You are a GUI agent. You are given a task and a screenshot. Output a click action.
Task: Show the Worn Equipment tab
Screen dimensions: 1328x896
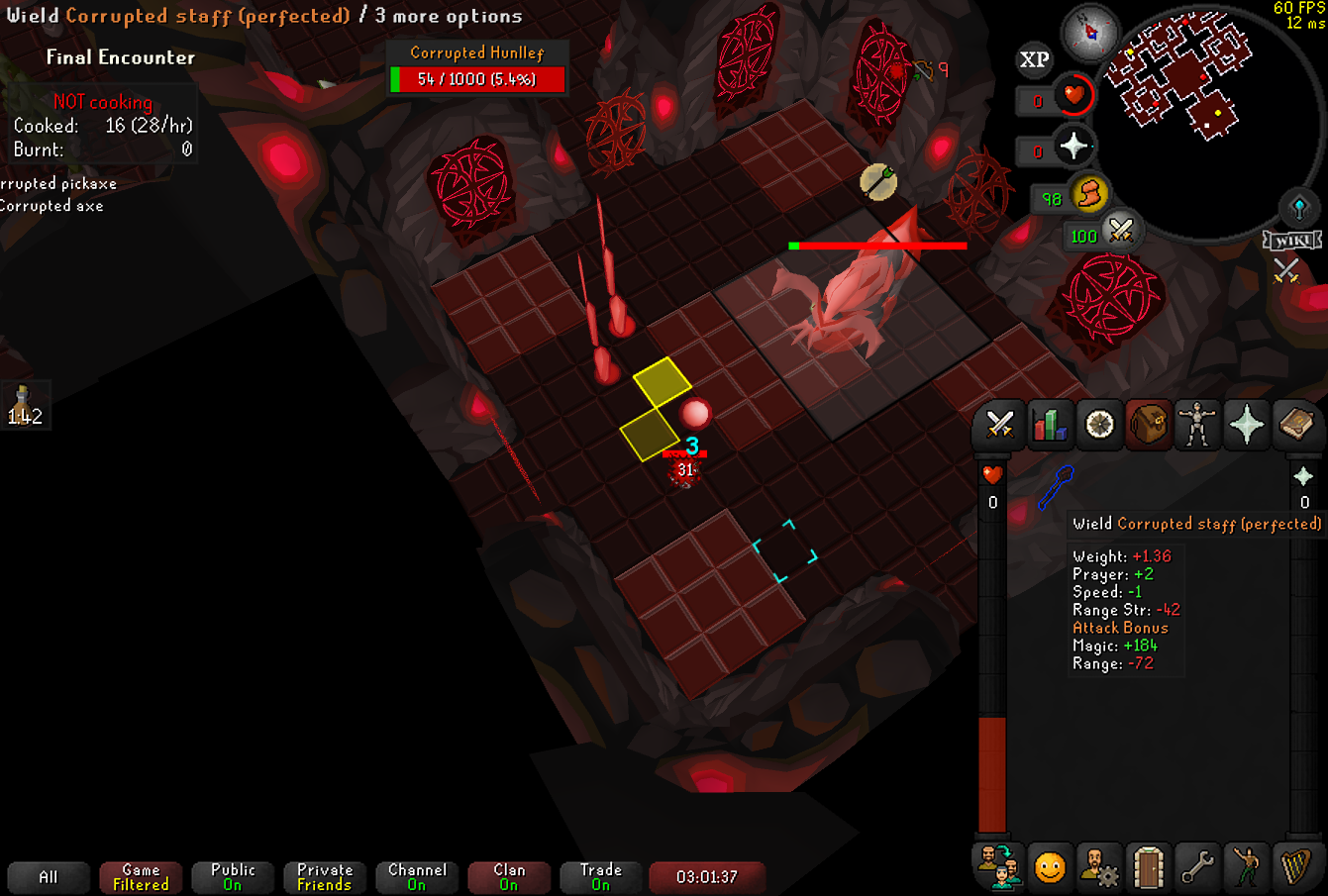[x=1197, y=425]
